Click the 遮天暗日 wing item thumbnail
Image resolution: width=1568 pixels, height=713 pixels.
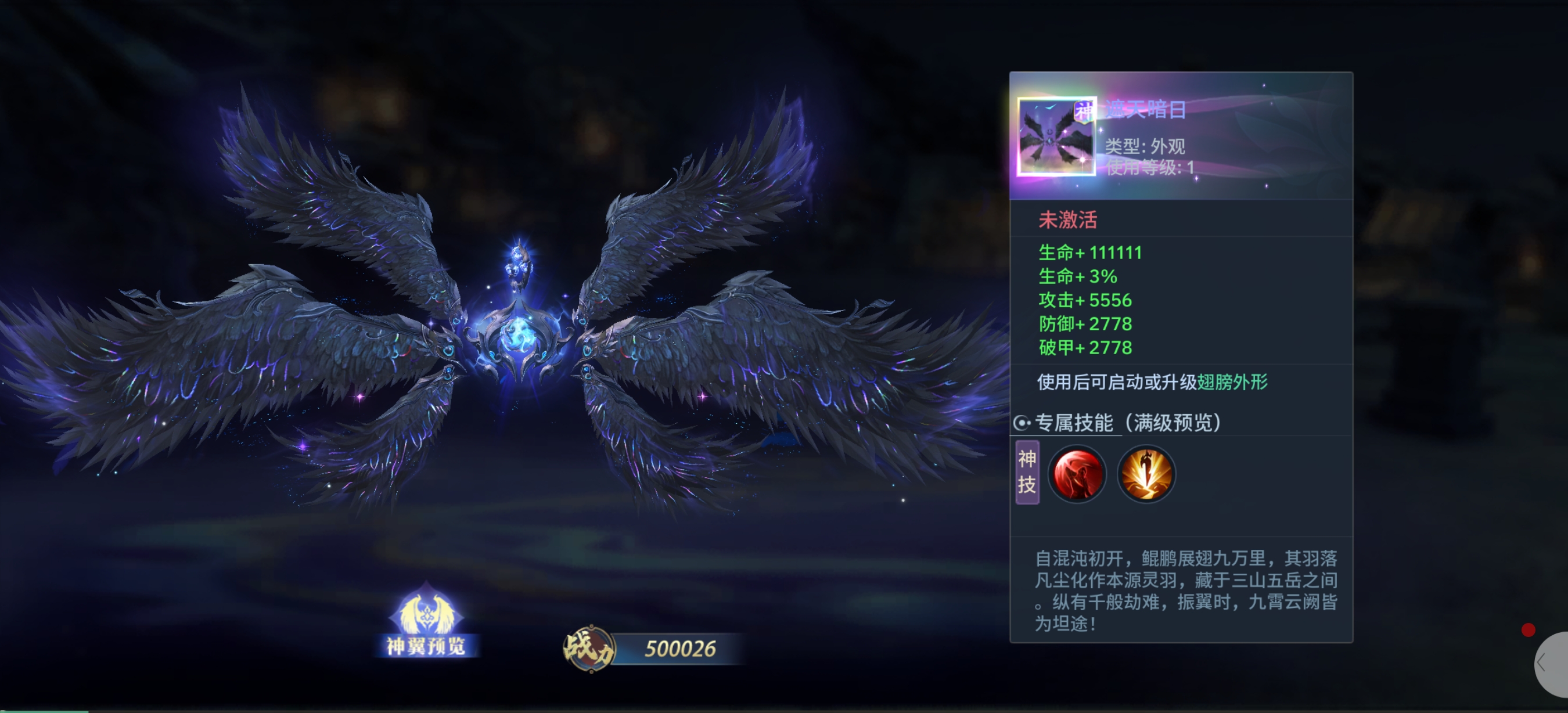tap(1055, 137)
